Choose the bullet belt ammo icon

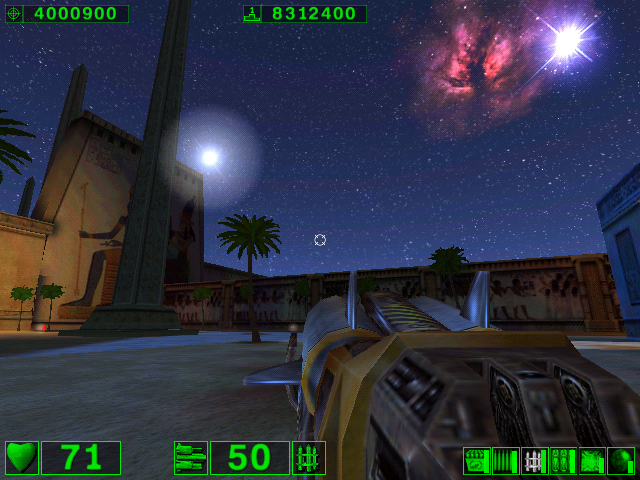(x=506, y=461)
